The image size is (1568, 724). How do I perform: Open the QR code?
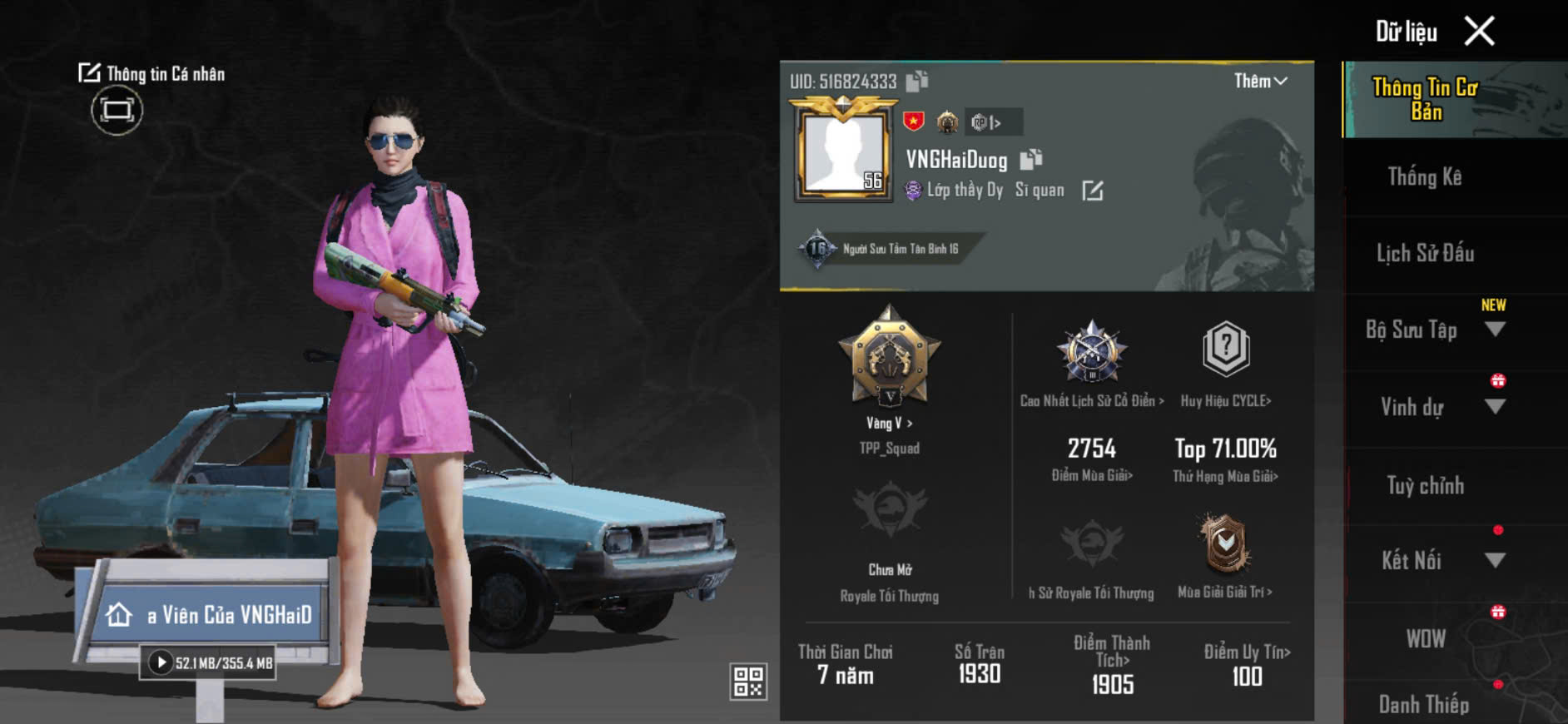pos(747,681)
